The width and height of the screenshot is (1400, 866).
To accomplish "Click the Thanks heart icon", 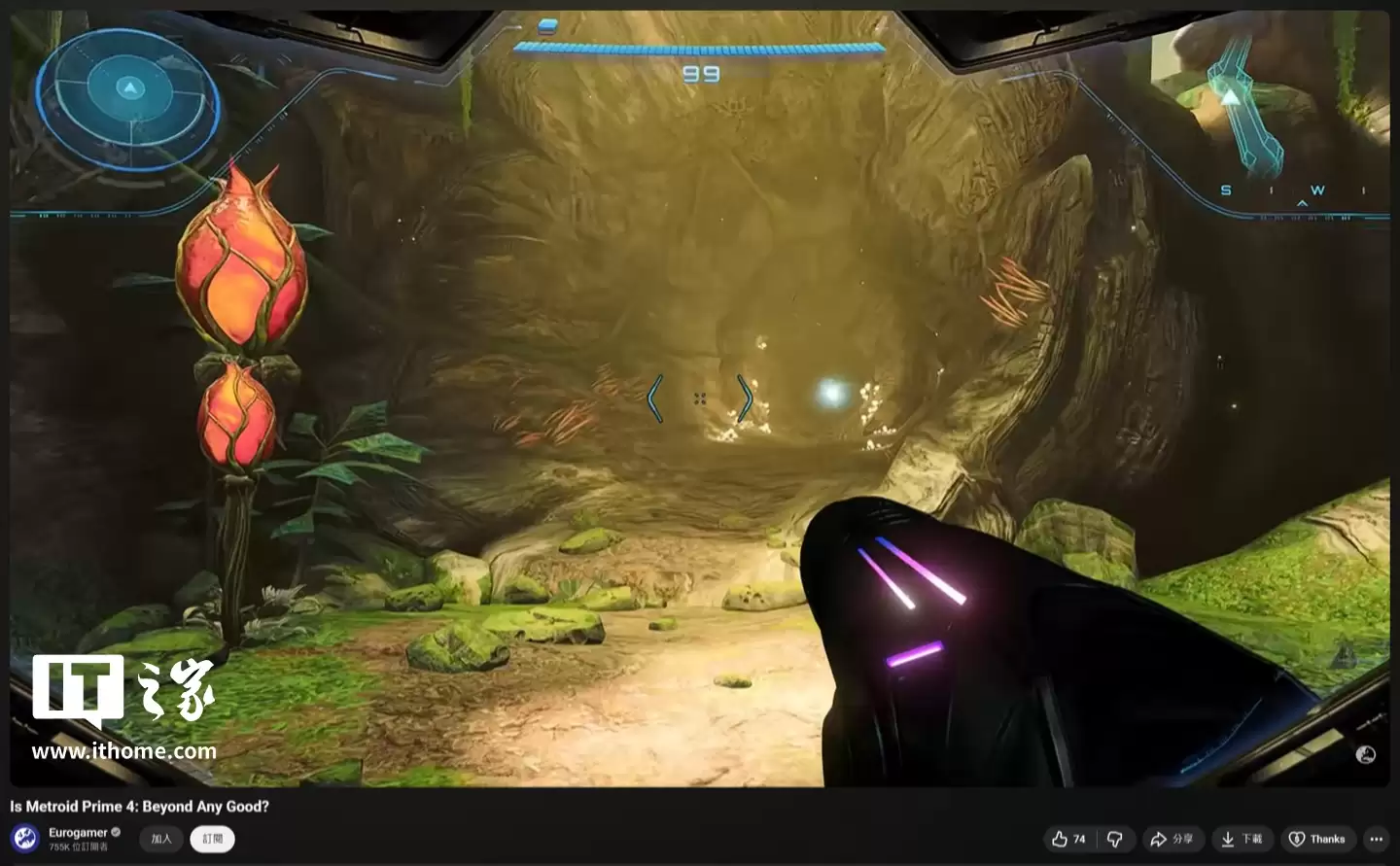I will click(x=1298, y=839).
